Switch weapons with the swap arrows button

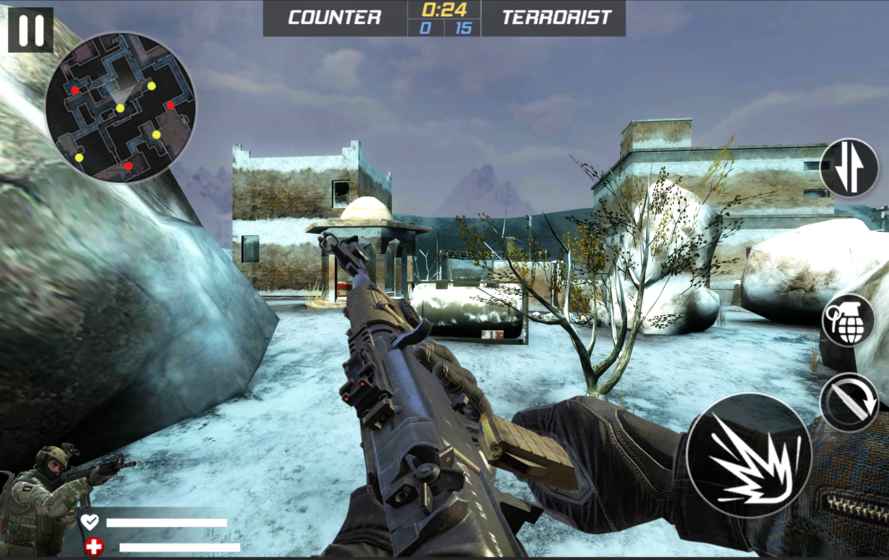click(x=849, y=168)
